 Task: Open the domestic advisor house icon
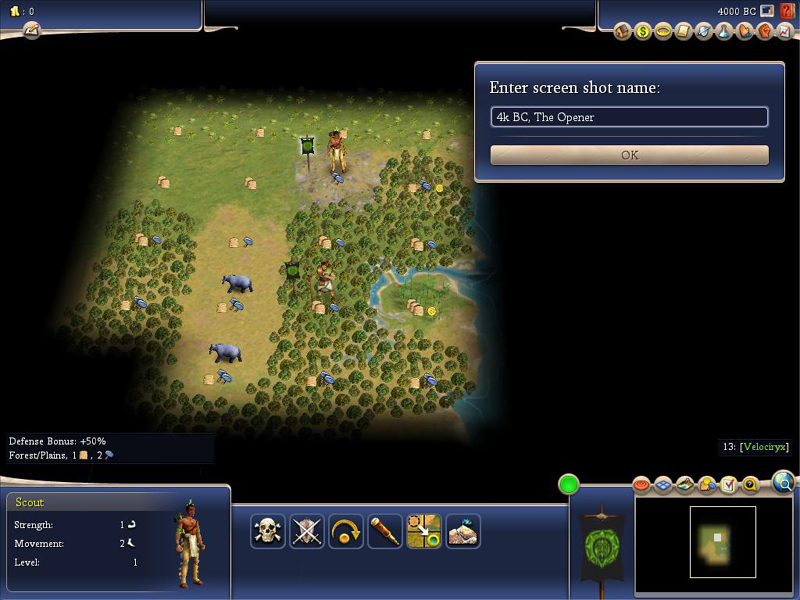622,32
